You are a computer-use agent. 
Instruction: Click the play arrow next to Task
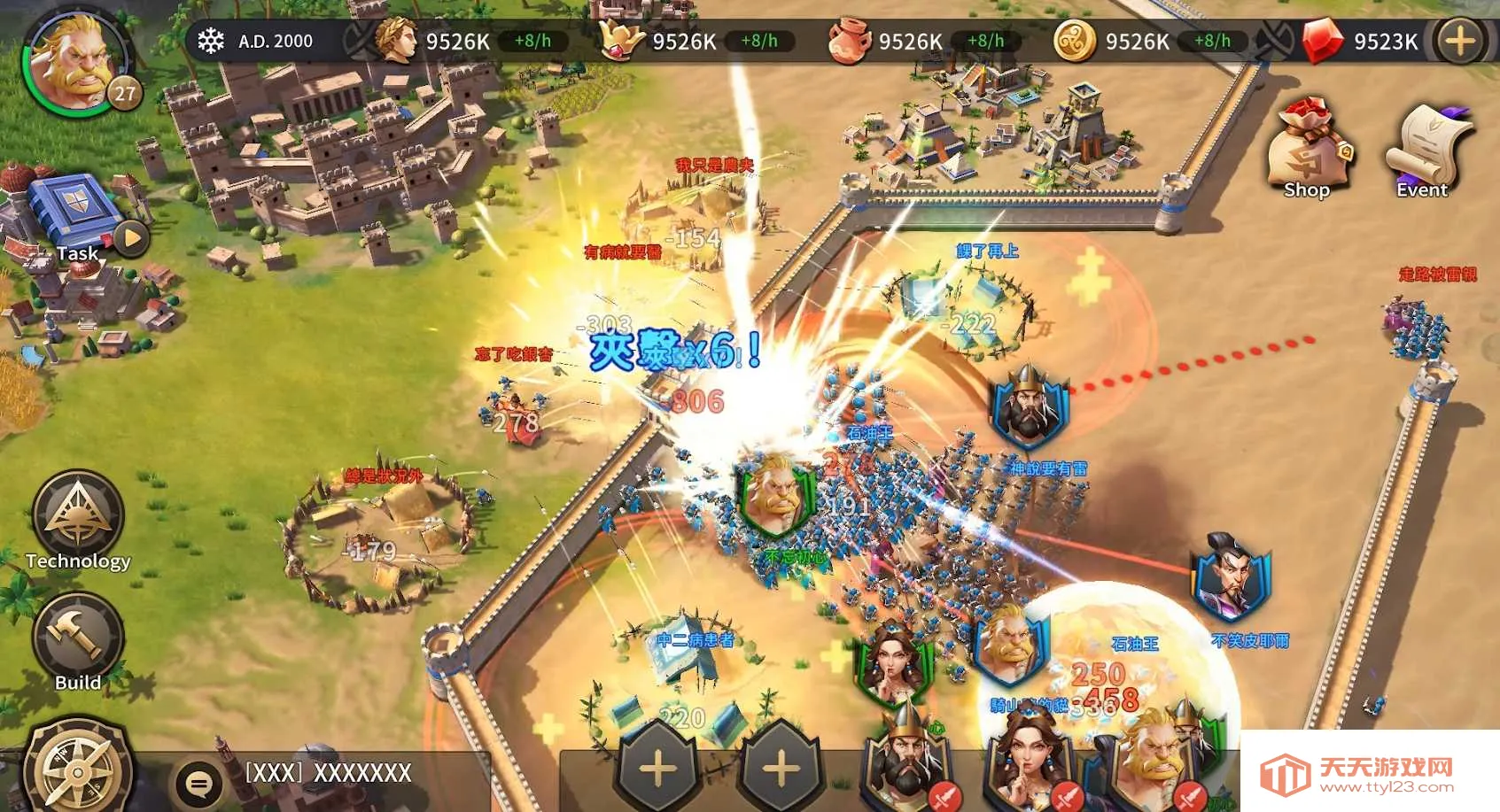(x=132, y=237)
